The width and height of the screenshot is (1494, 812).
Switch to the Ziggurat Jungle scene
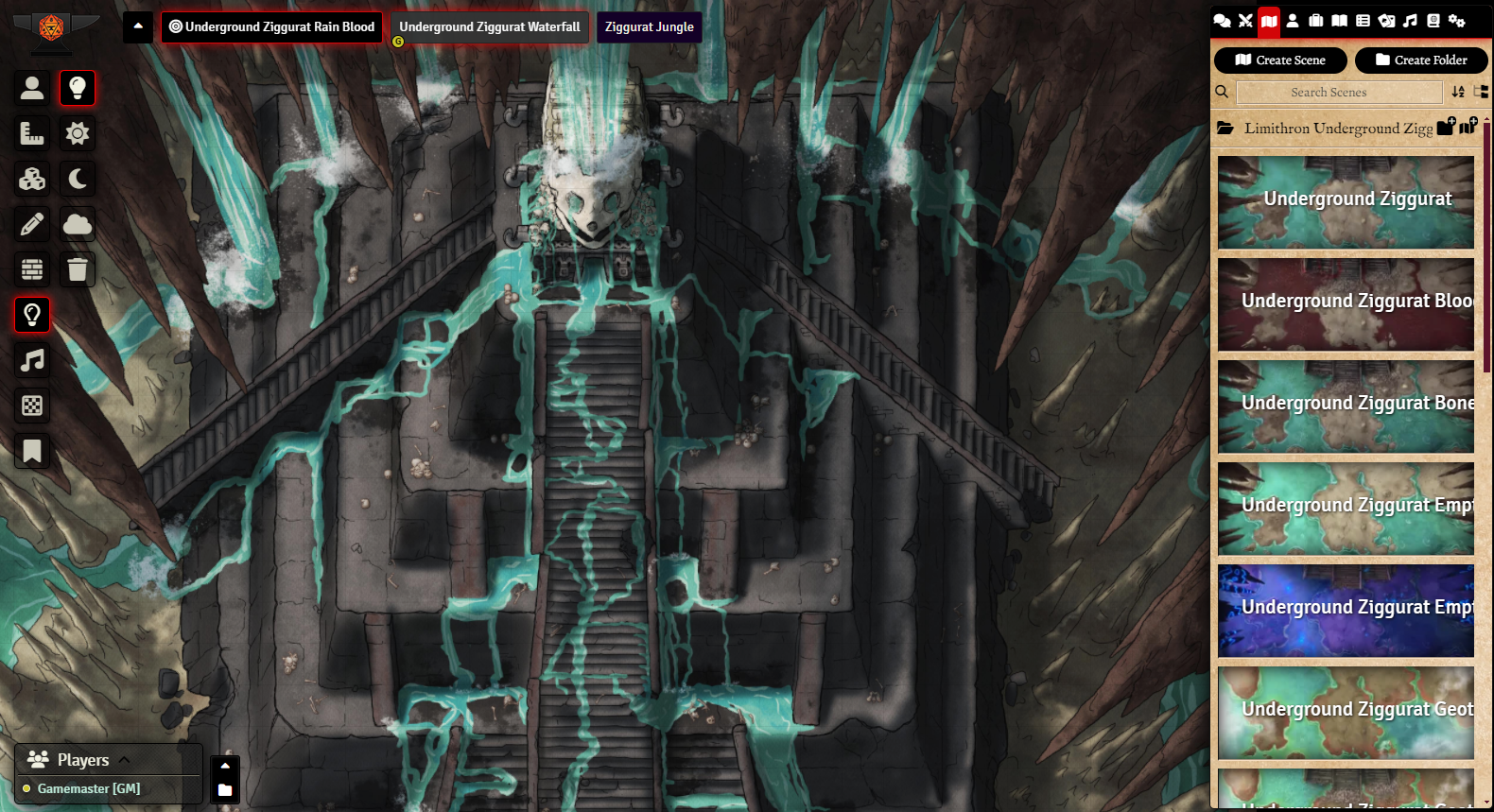(x=649, y=27)
